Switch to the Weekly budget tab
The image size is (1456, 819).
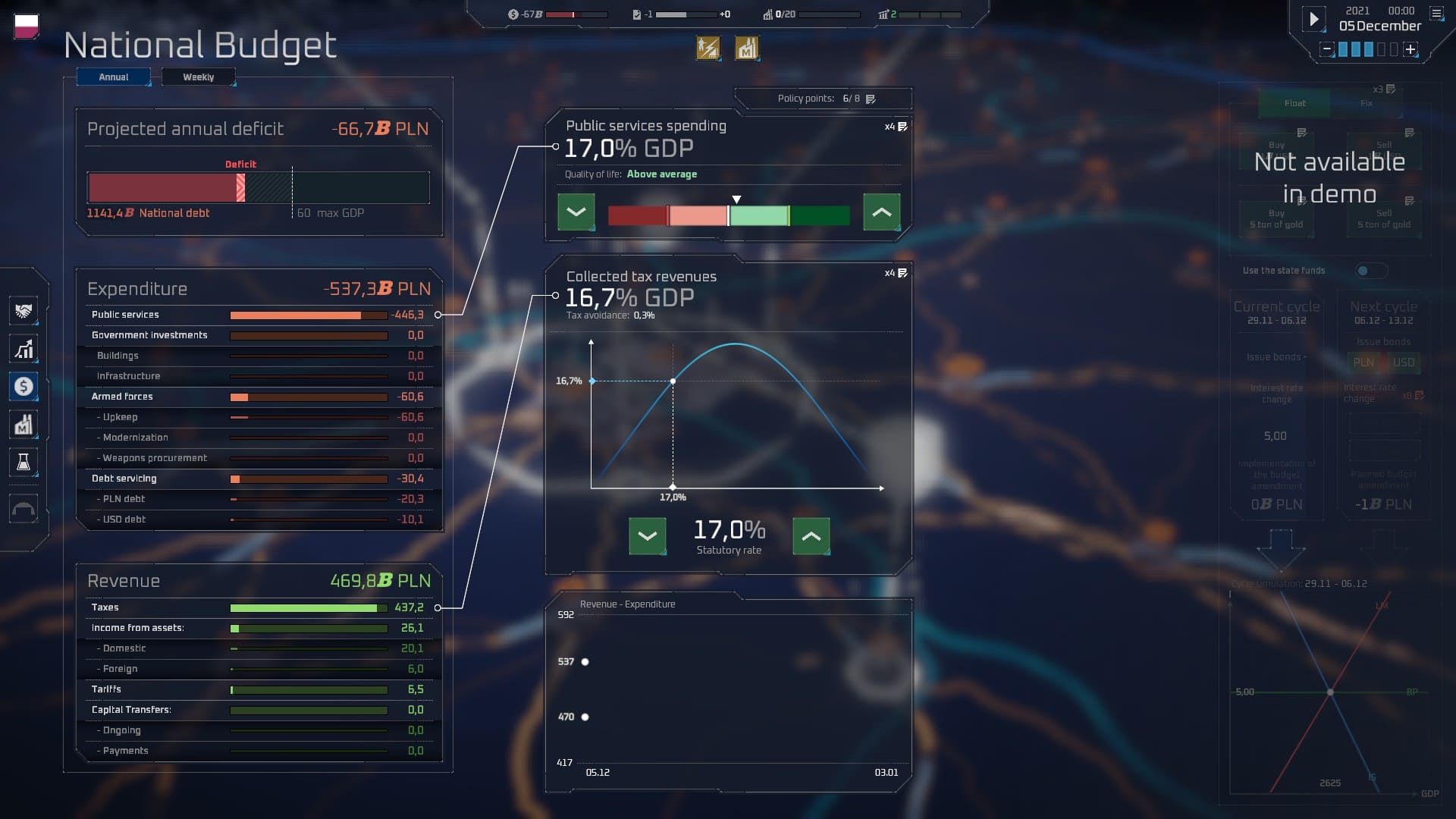pos(198,77)
